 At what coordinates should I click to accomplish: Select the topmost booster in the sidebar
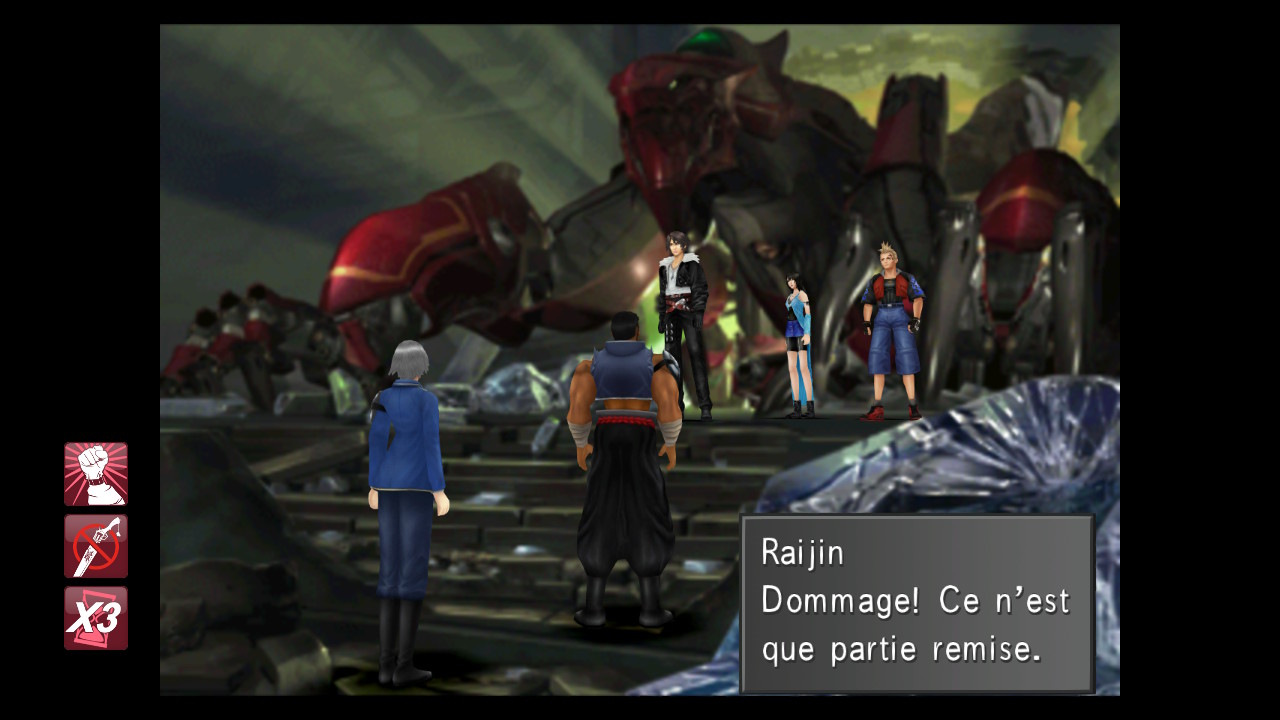tap(96, 472)
